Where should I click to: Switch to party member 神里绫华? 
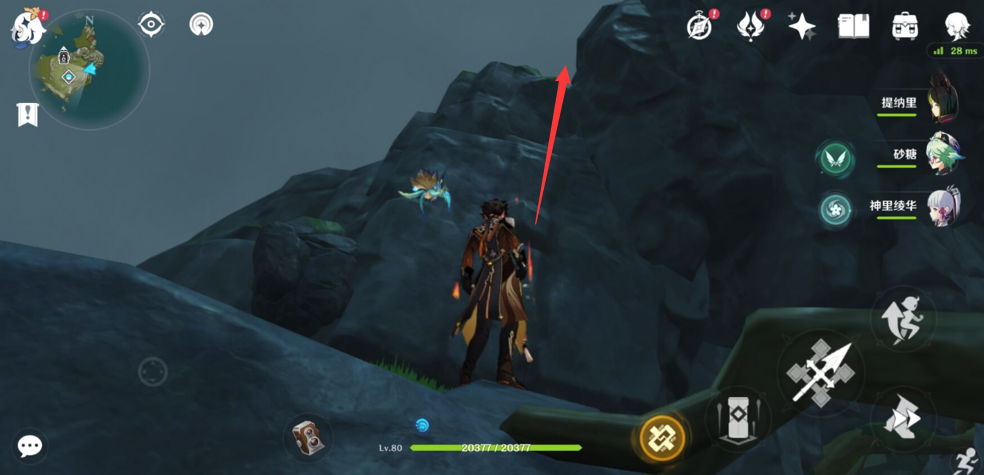click(945, 208)
